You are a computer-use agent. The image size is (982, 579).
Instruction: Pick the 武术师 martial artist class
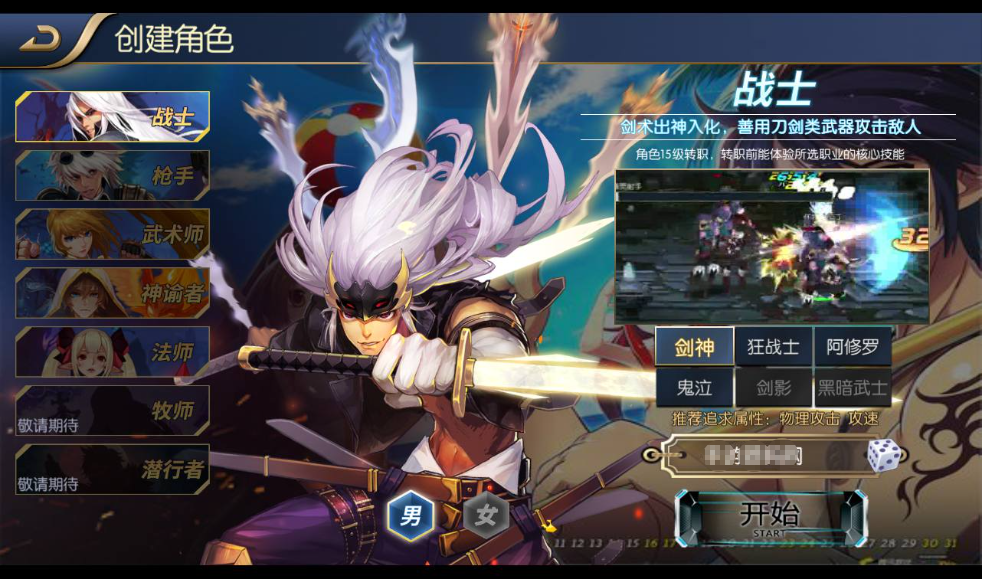tap(113, 234)
